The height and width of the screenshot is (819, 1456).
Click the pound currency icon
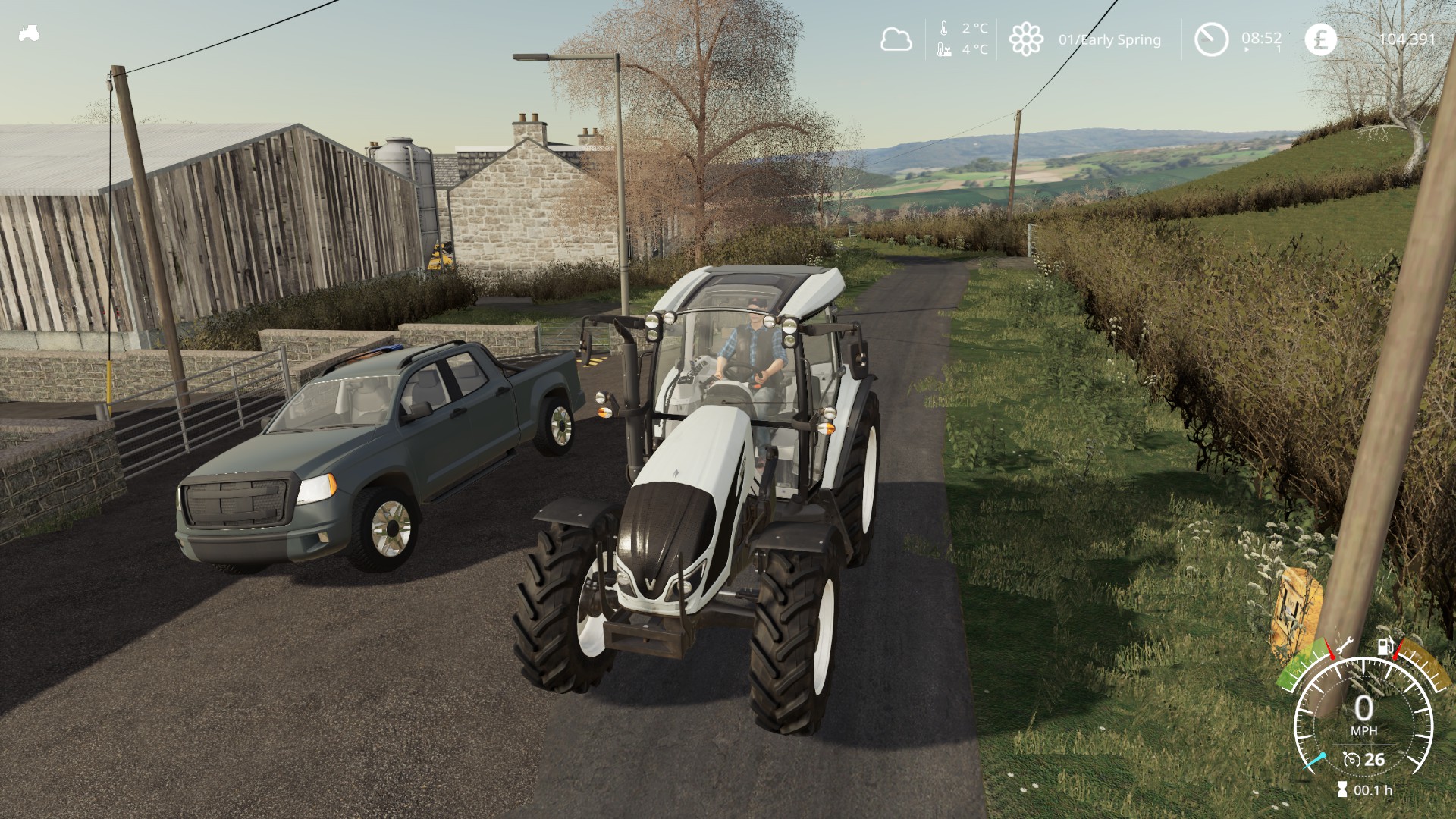[x=1320, y=39]
